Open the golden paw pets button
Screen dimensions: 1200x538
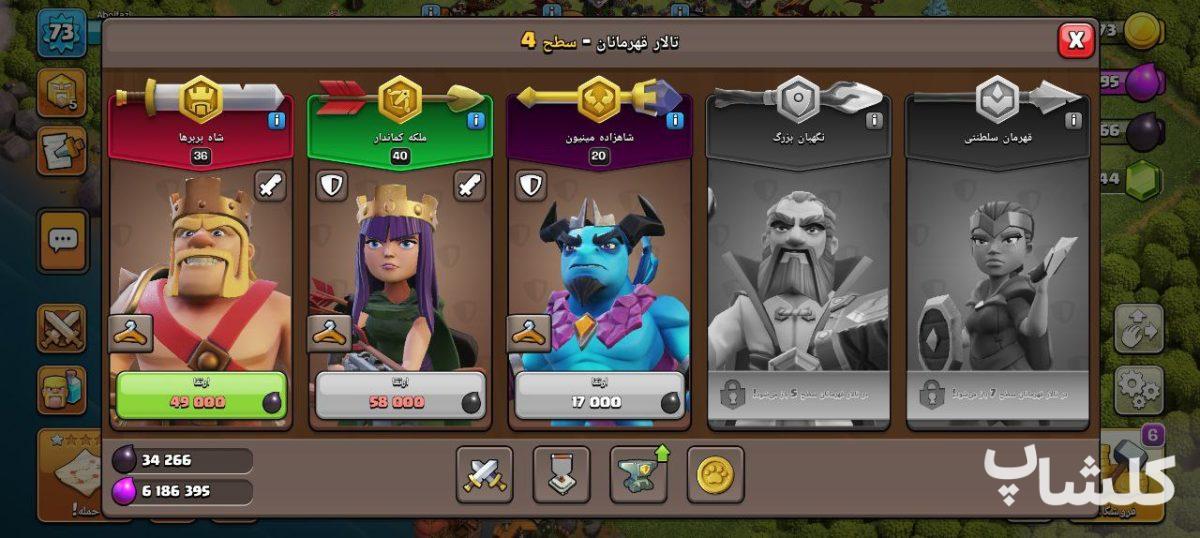(715, 475)
